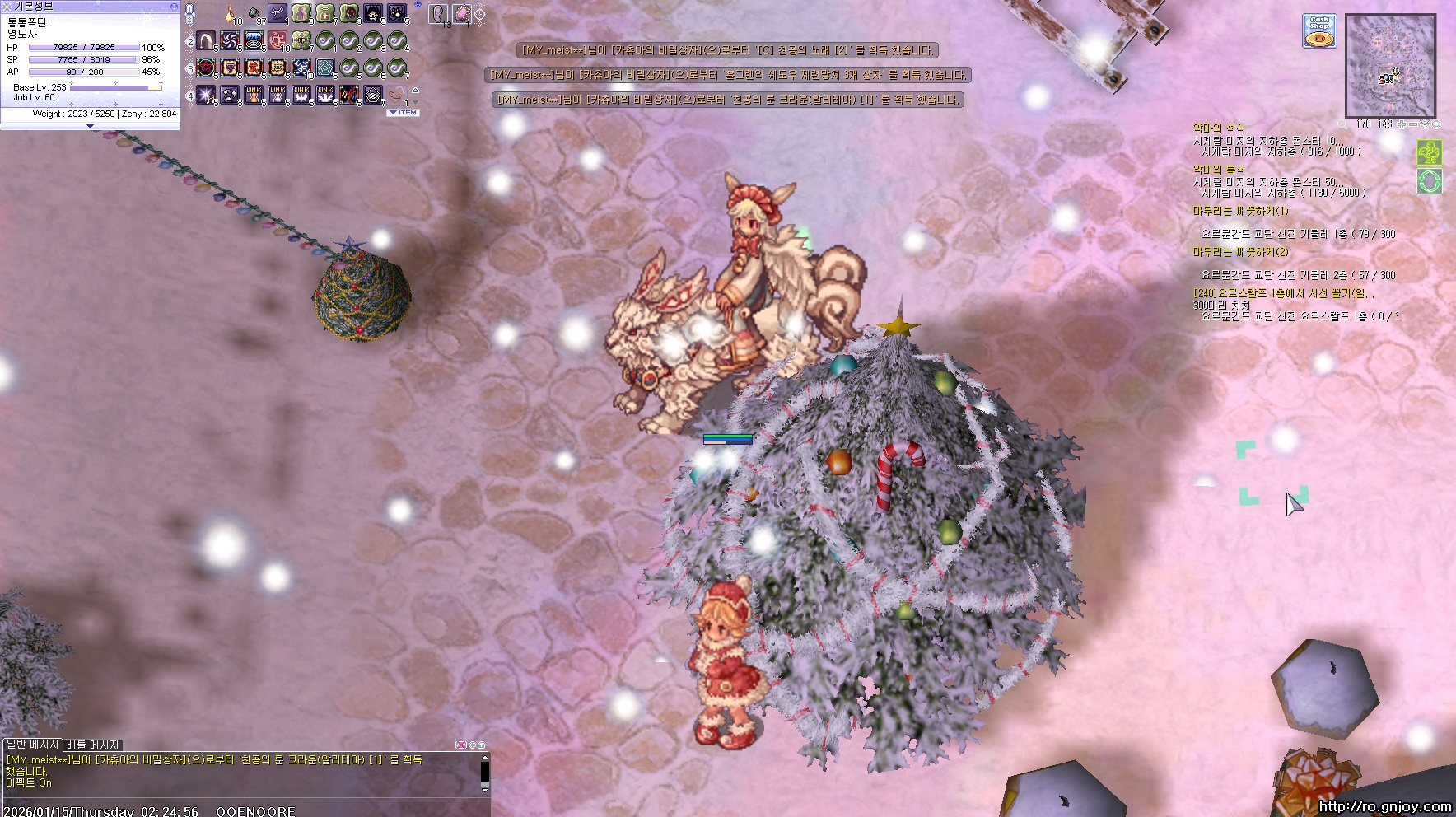Toggle the ITEM hotbar dropdown
1456x817 pixels.
(404, 113)
